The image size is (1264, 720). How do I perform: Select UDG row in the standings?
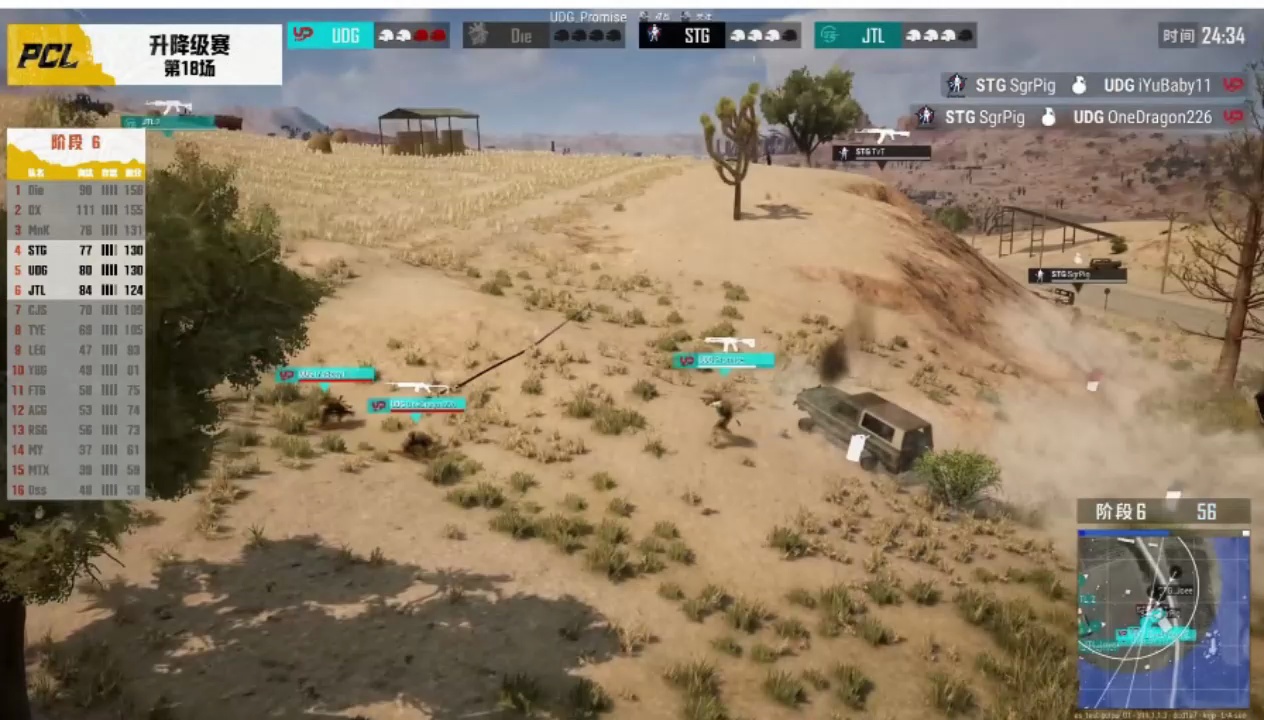click(76, 270)
